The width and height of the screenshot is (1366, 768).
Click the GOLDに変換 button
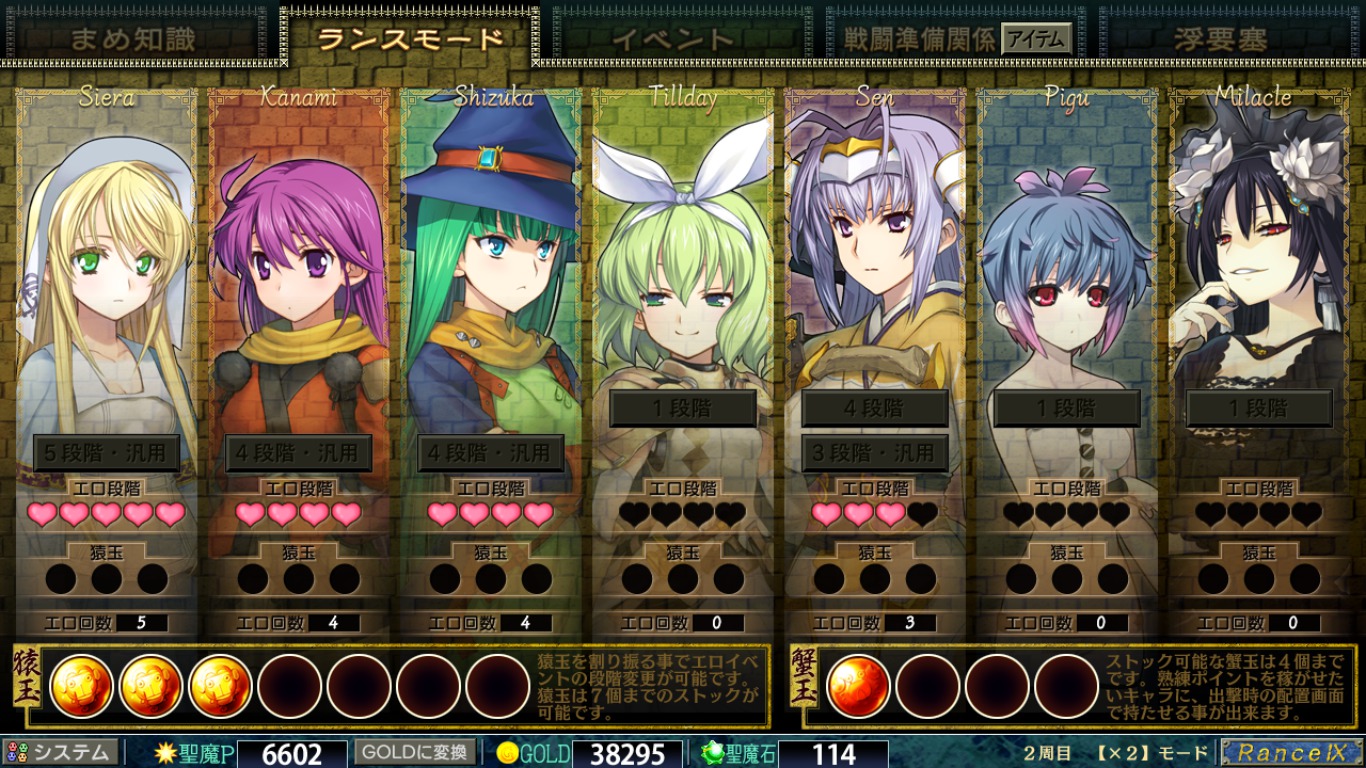coord(413,752)
